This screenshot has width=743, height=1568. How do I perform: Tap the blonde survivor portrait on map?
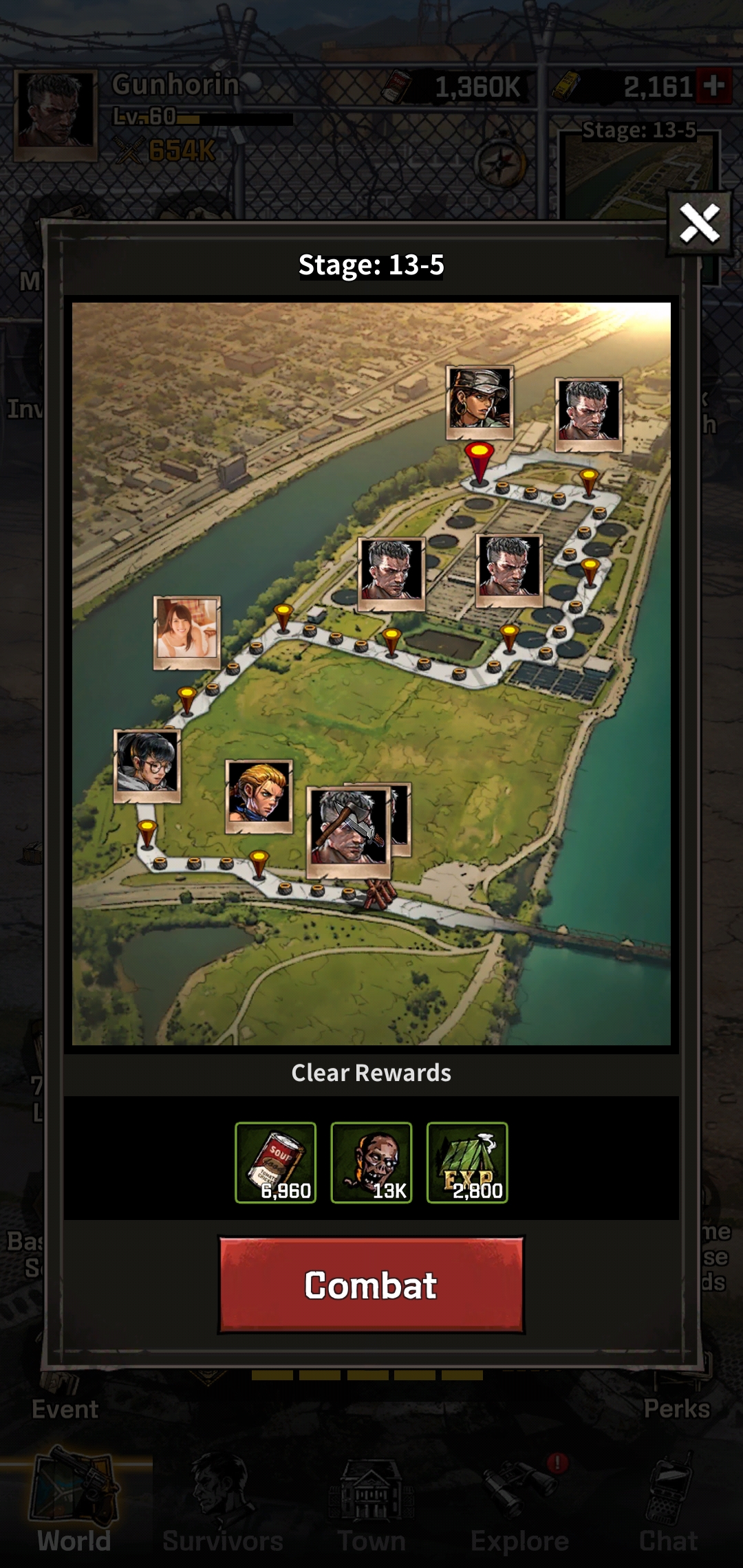pyautogui.click(x=259, y=796)
